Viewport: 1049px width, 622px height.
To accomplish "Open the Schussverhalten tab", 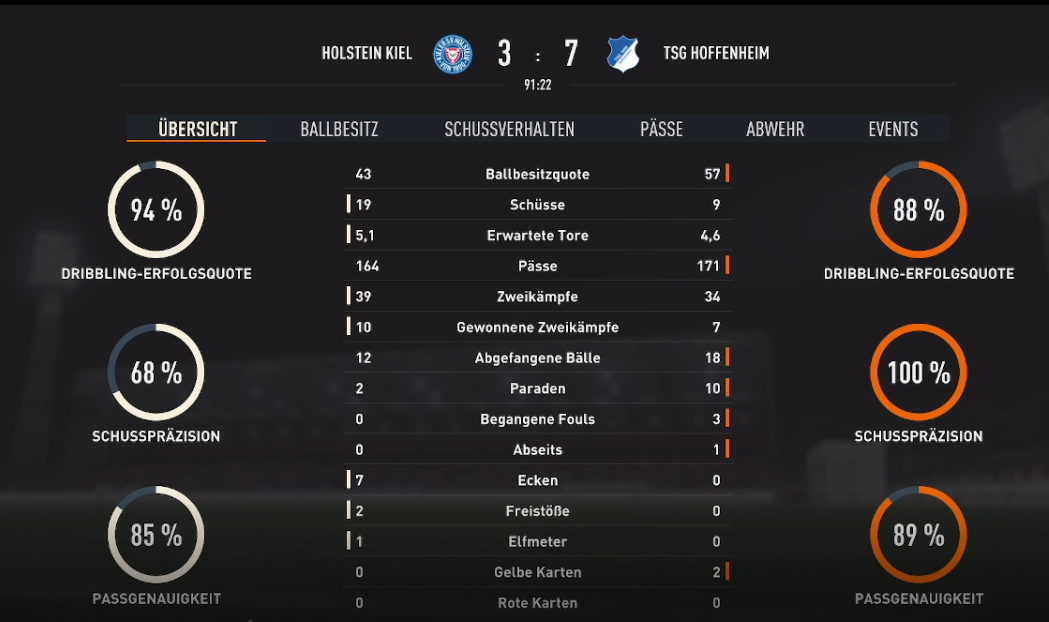I will tap(509, 129).
